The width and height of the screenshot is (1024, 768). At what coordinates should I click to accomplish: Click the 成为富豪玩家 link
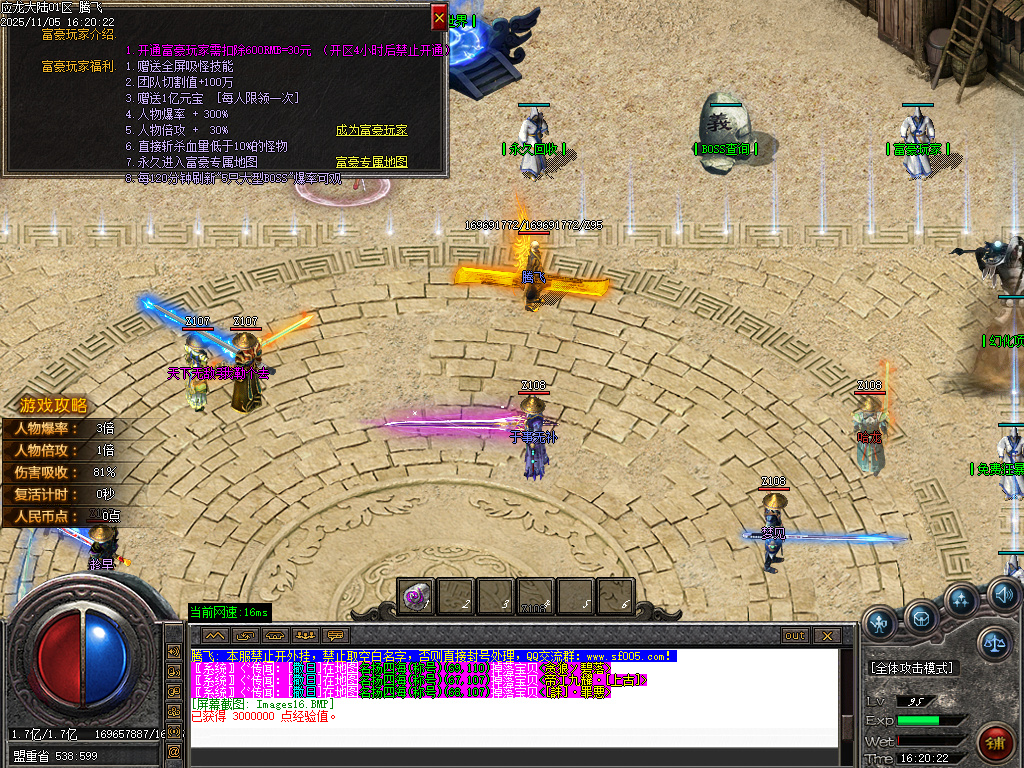pos(371,131)
